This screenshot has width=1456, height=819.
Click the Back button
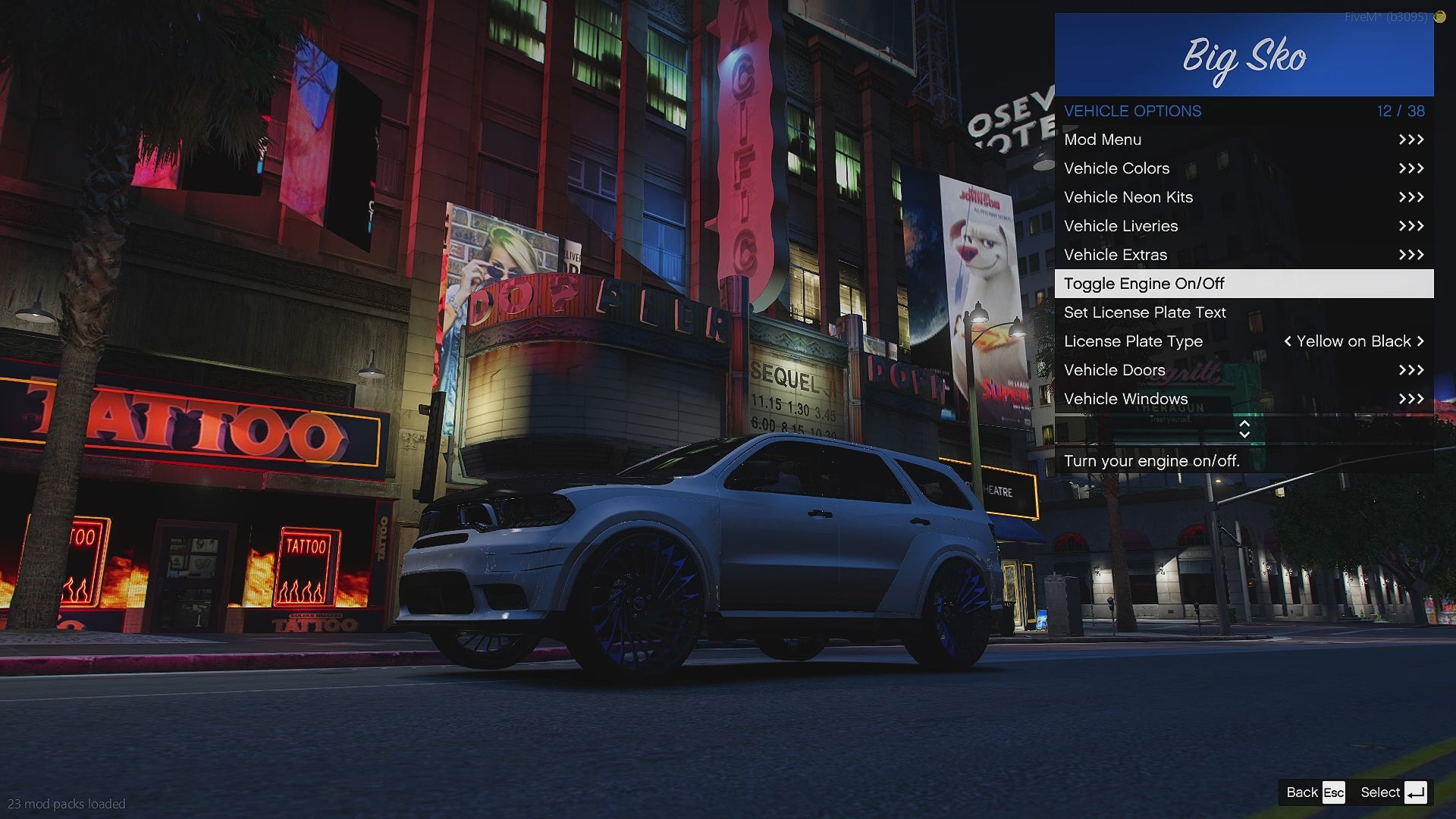point(1315,792)
